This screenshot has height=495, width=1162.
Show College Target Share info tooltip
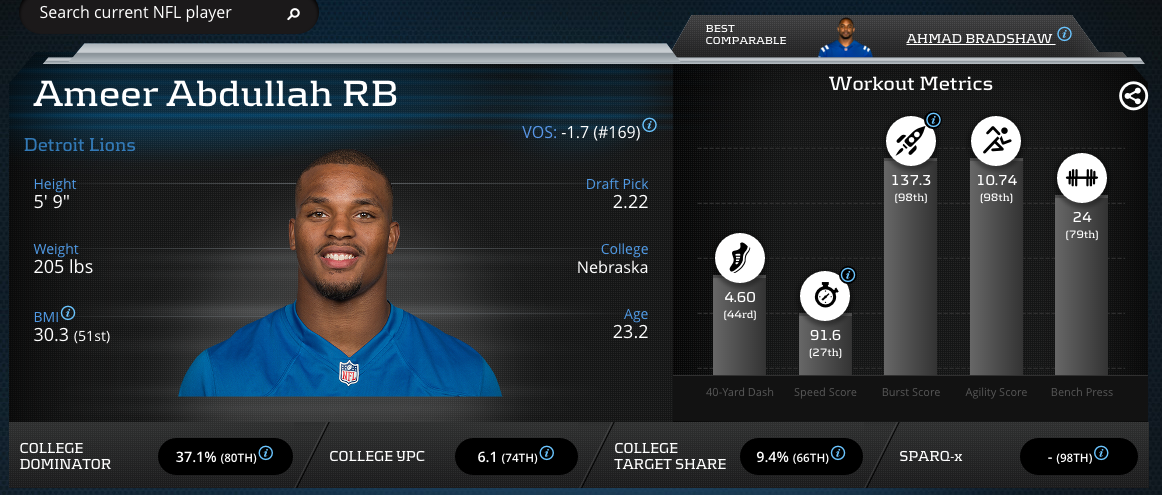pos(837,454)
